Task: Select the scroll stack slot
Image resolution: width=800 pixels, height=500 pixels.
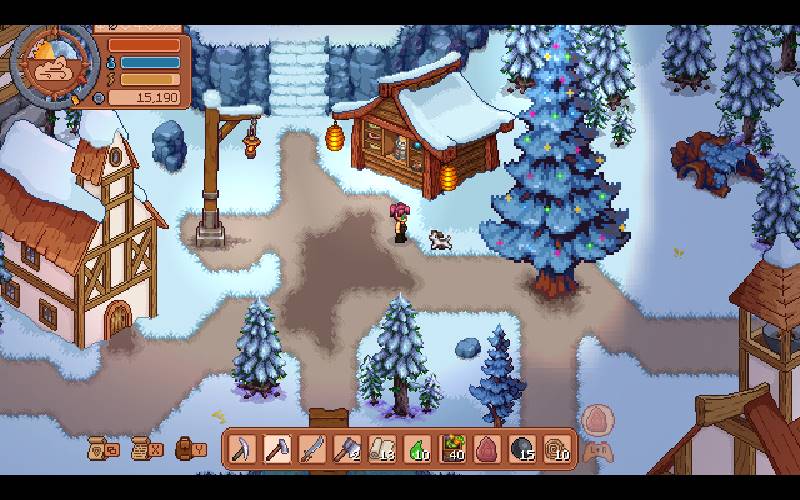Action: (383, 449)
